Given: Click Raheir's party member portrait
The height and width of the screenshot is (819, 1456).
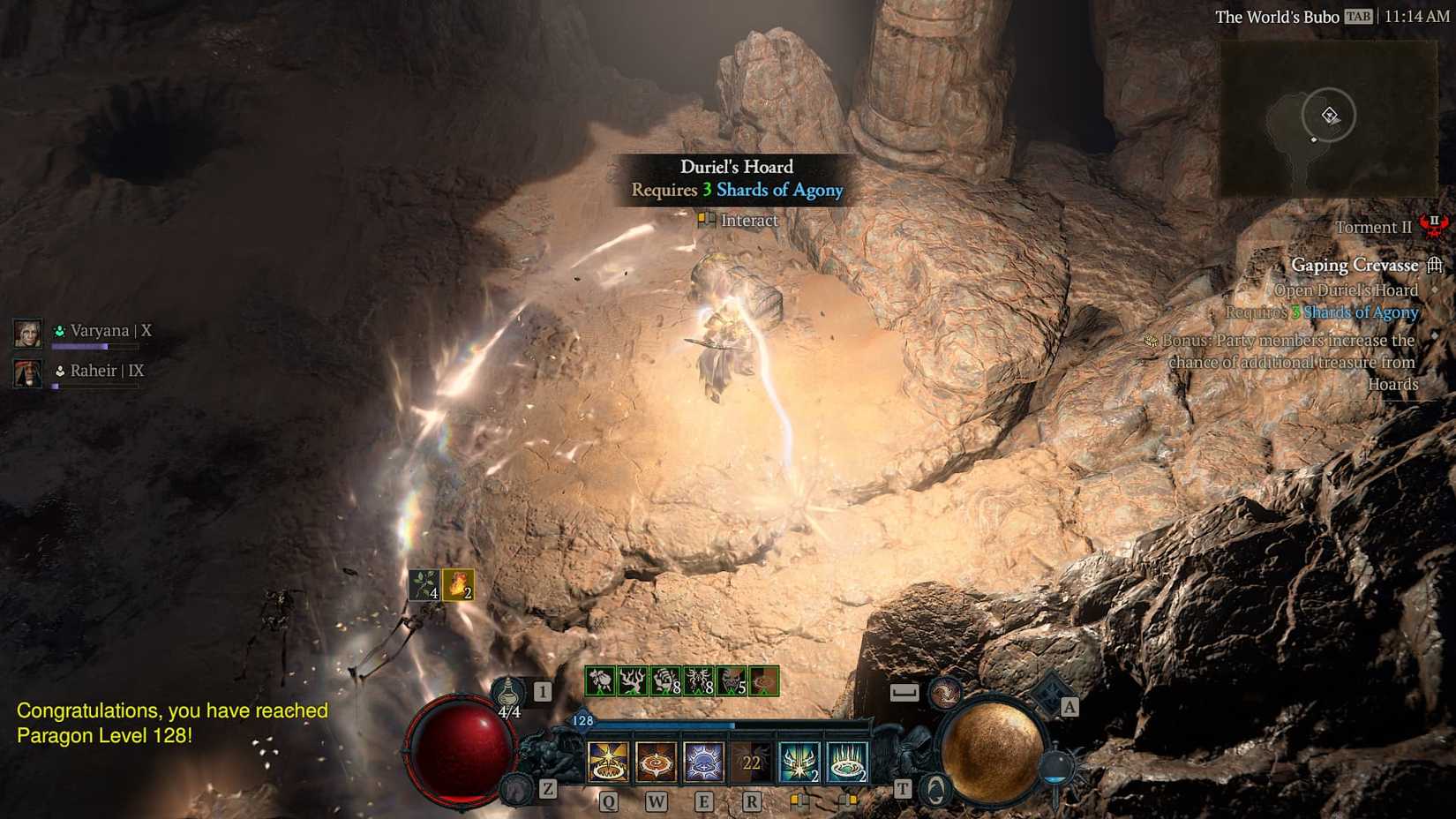Looking at the screenshot, I should pos(27,372).
